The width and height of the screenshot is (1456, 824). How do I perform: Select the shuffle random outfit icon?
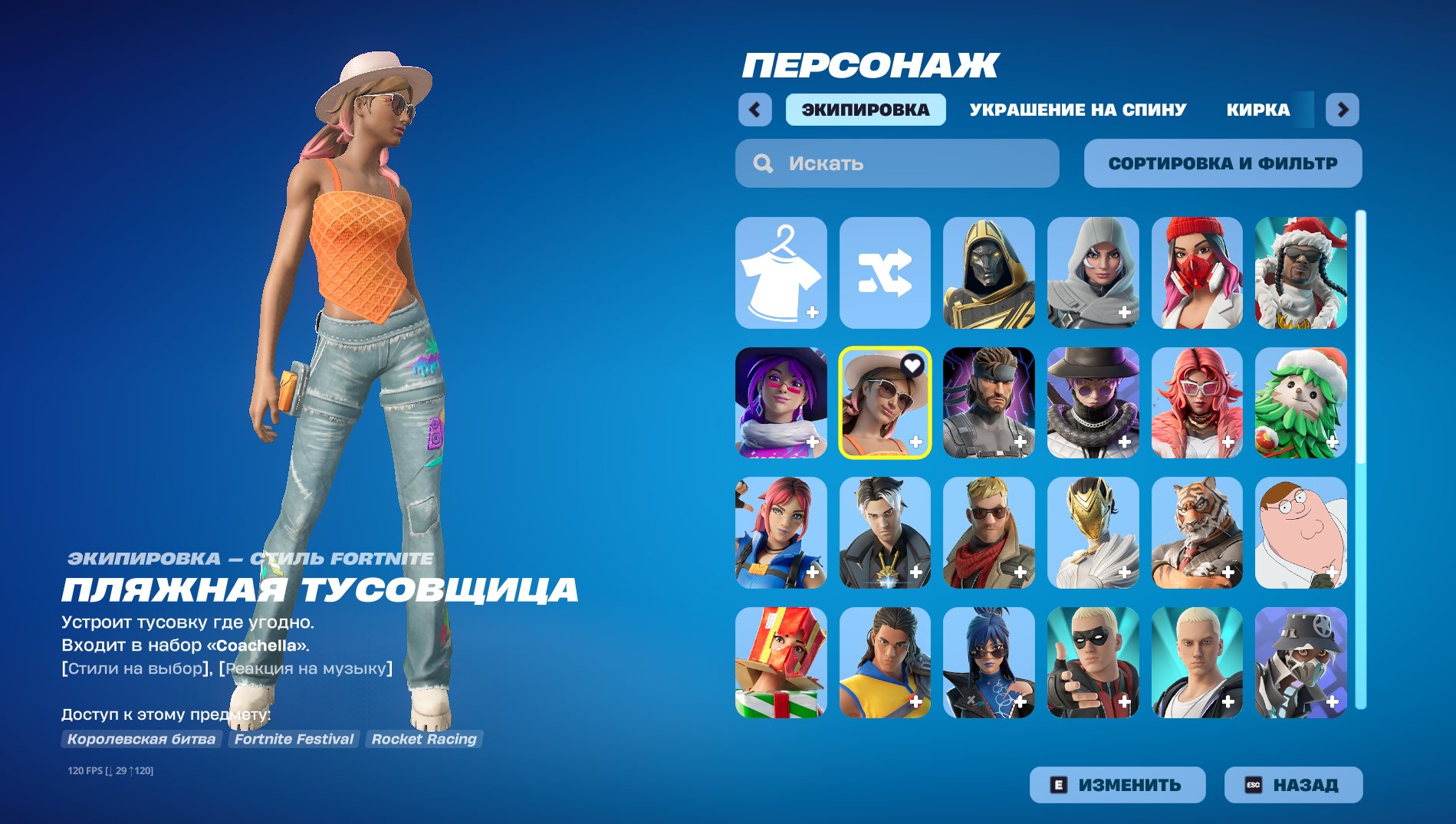[885, 274]
